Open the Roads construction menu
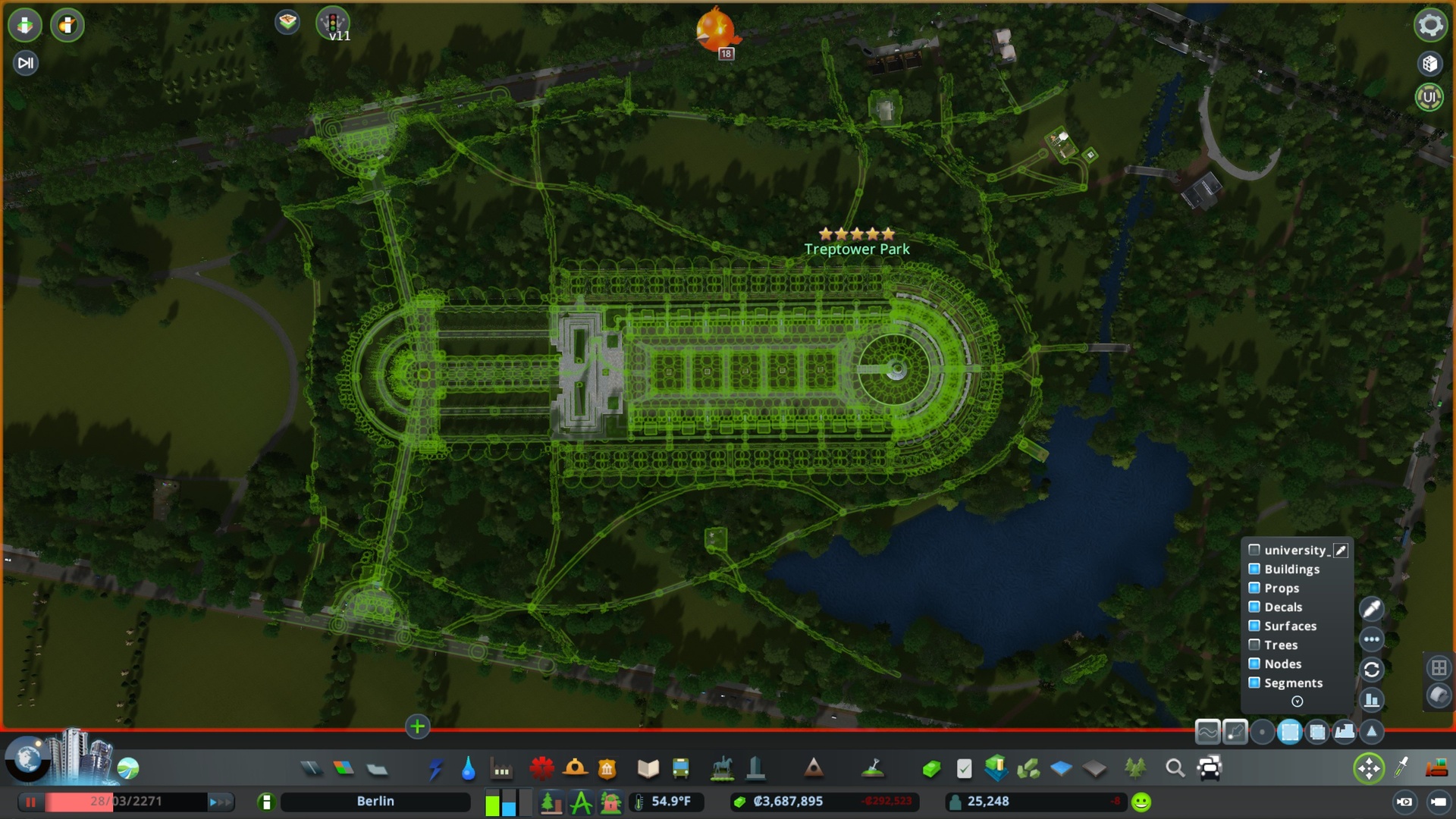The image size is (1456, 819). click(x=313, y=767)
